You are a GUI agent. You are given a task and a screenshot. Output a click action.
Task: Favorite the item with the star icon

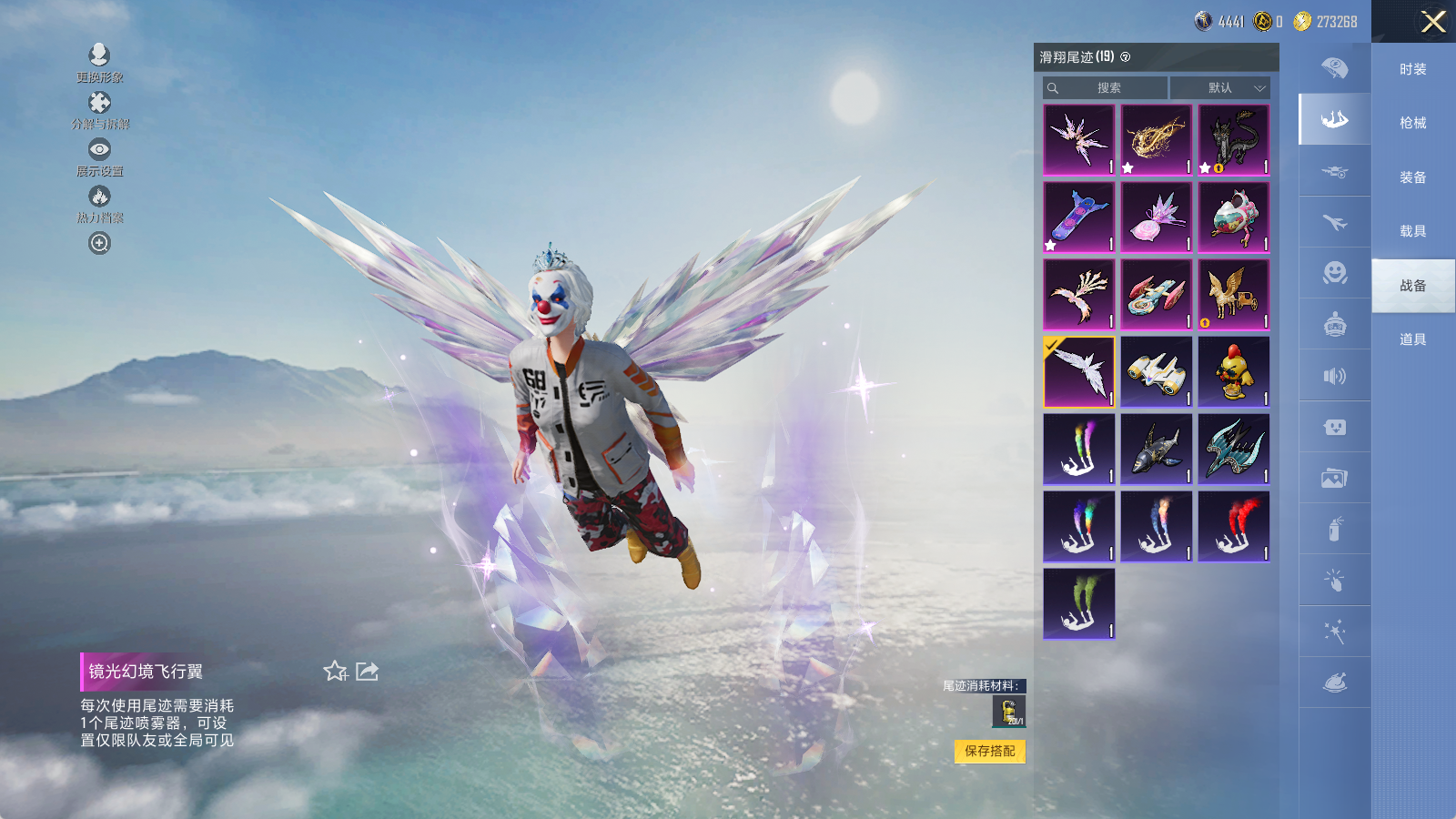(x=335, y=672)
